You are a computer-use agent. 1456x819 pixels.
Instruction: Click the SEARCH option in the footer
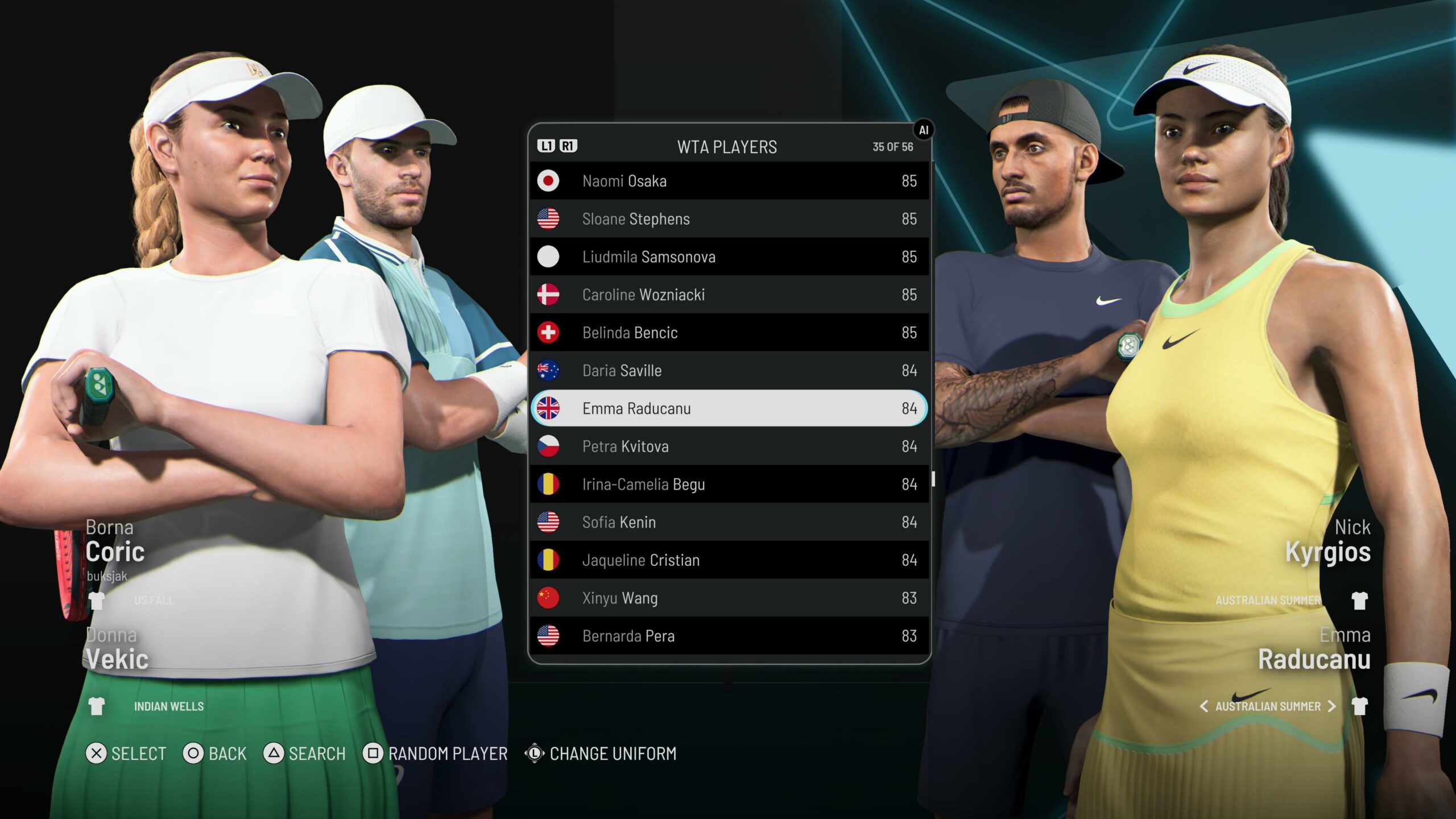click(x=305, y=754)
